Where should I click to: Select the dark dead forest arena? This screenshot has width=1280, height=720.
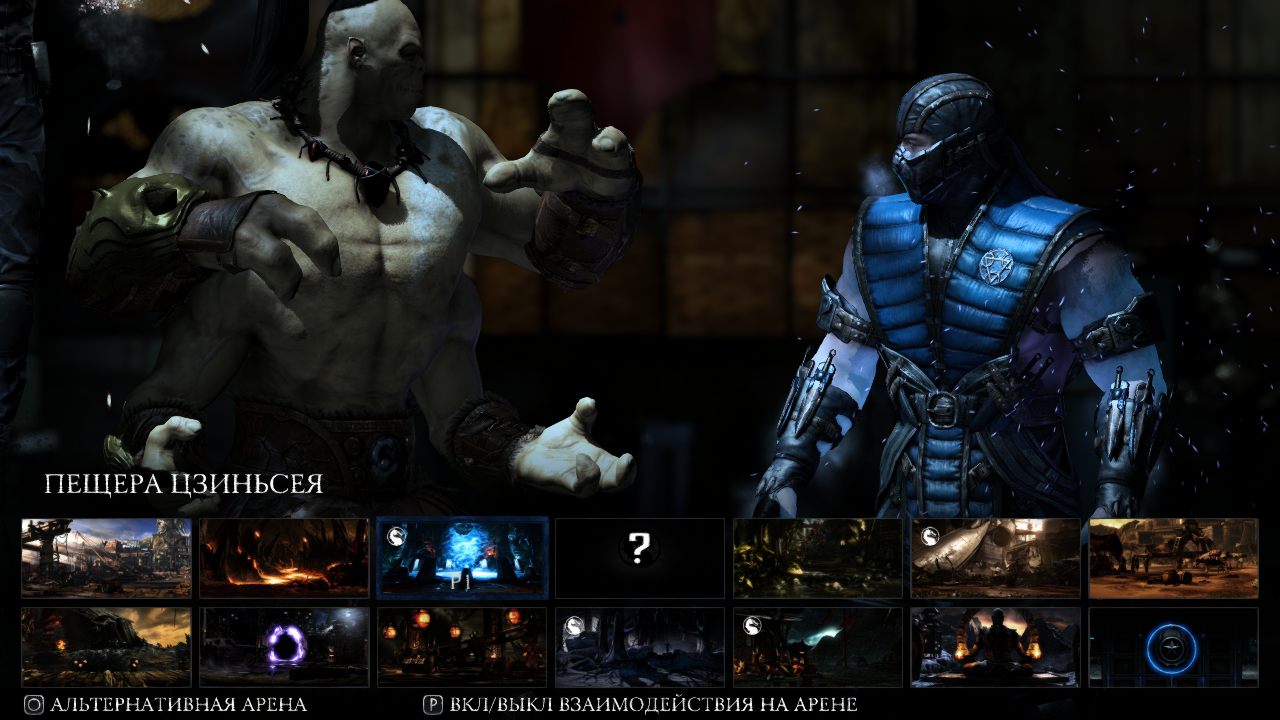pyautogui.click(x=640, y=647)
